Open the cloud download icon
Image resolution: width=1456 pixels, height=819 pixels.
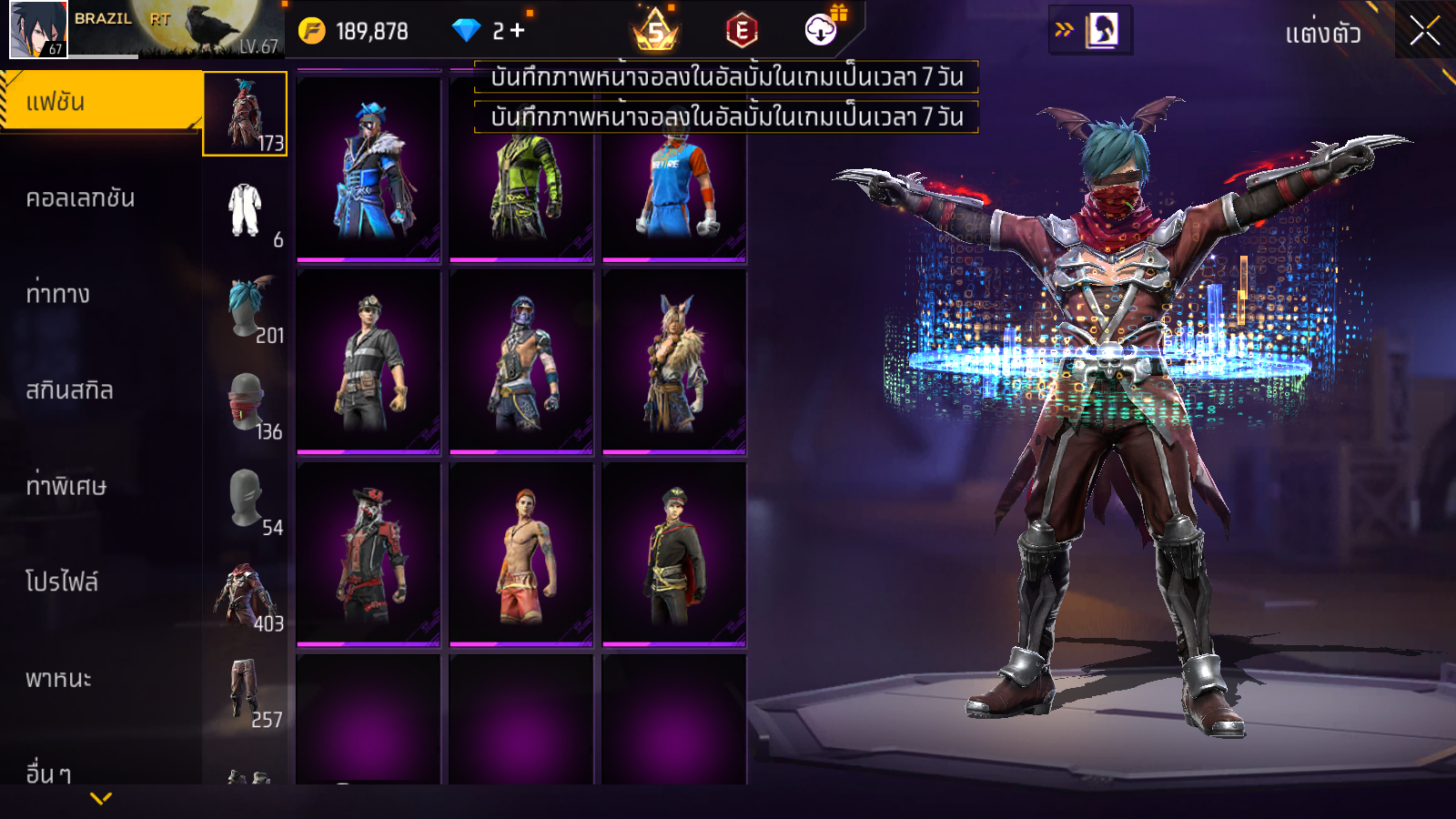pyautogui.click(x=821, y=30)
